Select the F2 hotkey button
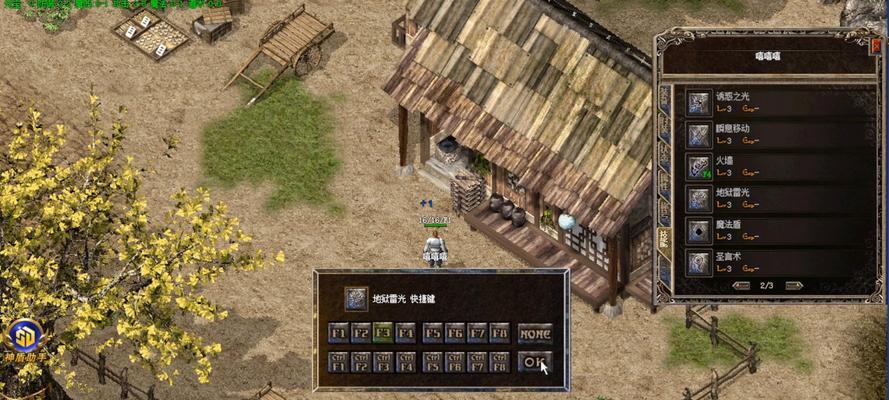Image resolution: width=889 pixels, height=400 pixels. 360,333
